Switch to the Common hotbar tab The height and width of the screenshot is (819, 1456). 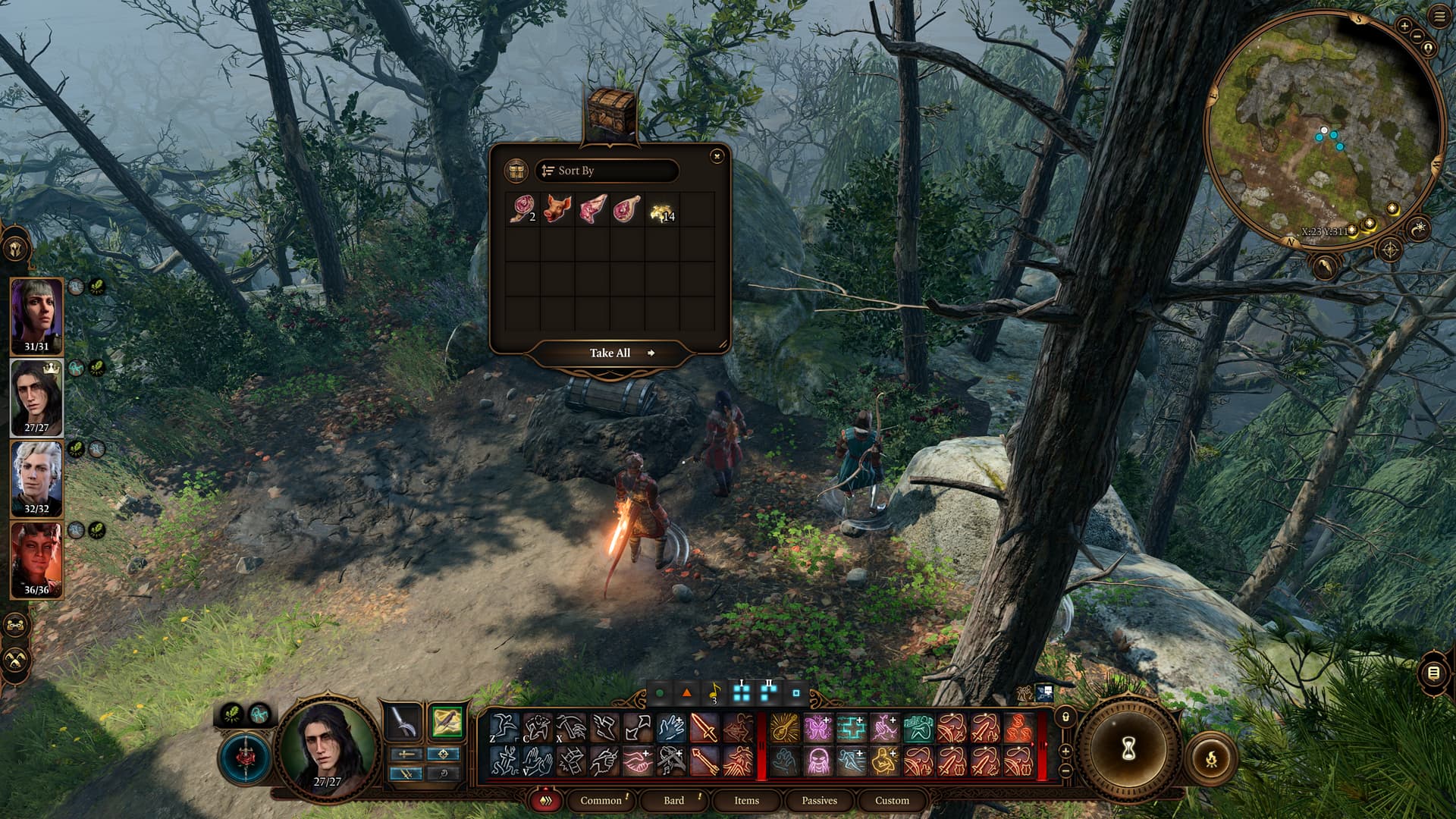tap(601, 801)
